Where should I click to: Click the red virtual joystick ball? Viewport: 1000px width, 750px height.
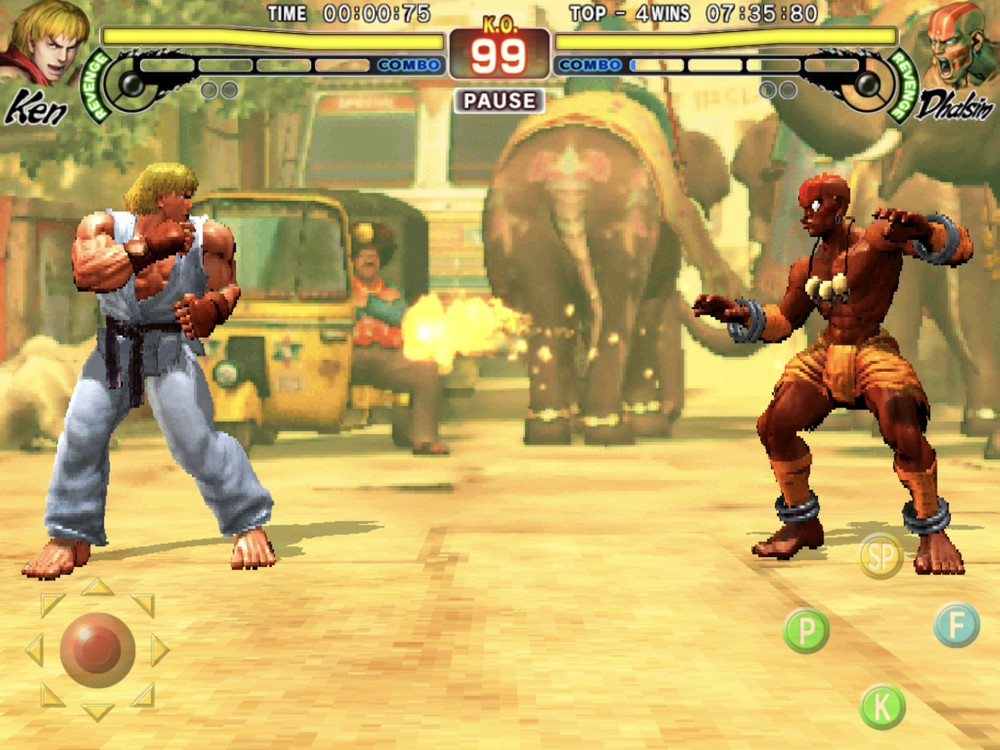coord(97,650)
